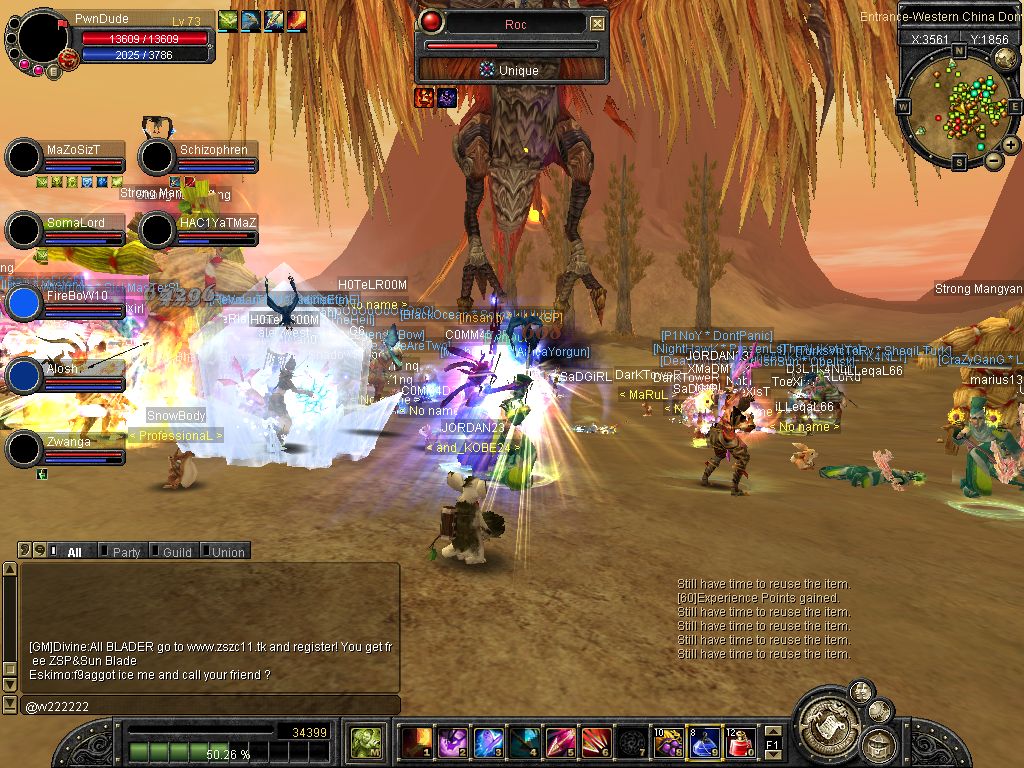This screenshot has width=1024, height=768.
Task: Close the Roc target window
Action: click(597, 23)
